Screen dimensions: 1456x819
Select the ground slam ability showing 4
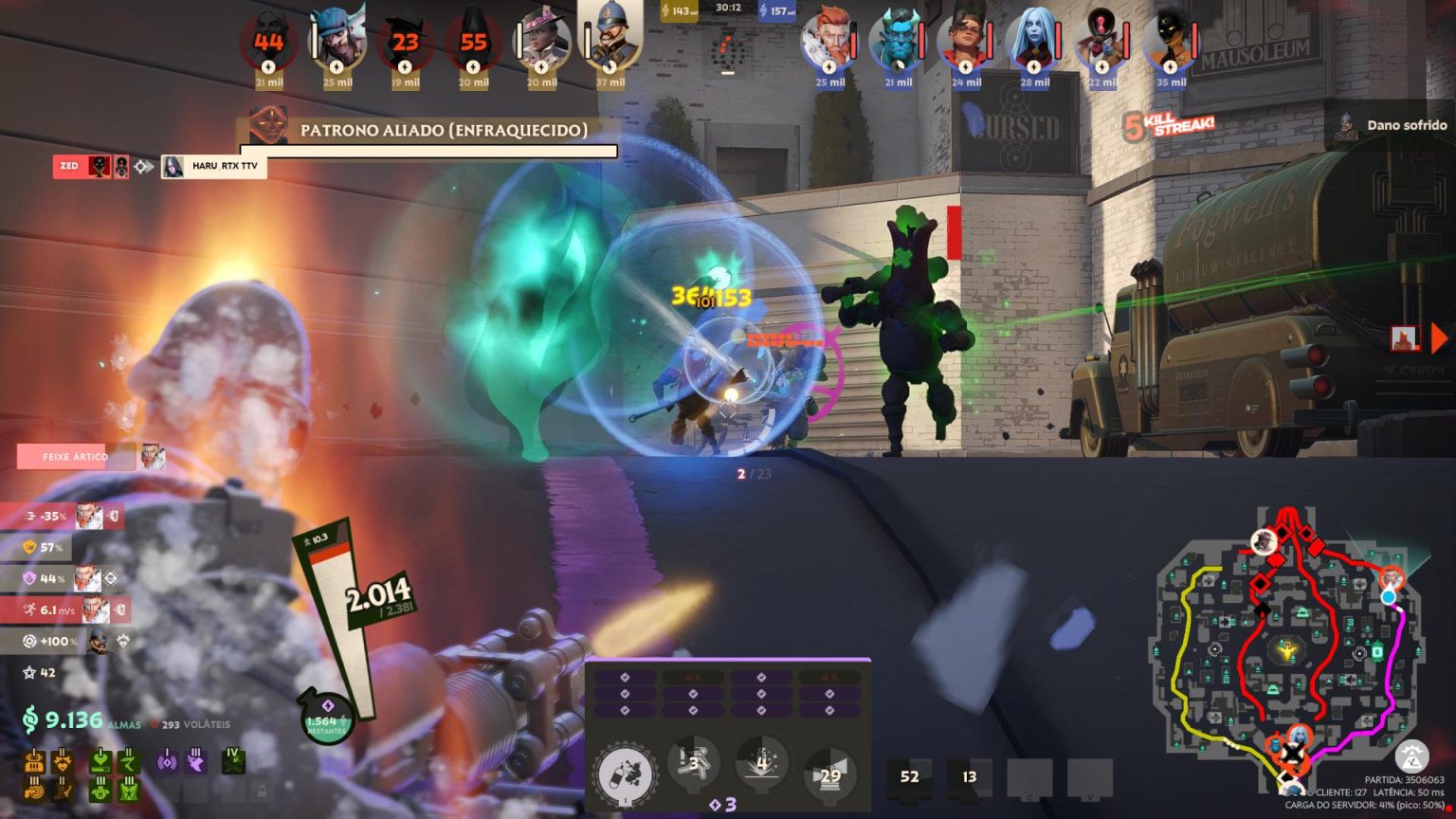point(762,763)
